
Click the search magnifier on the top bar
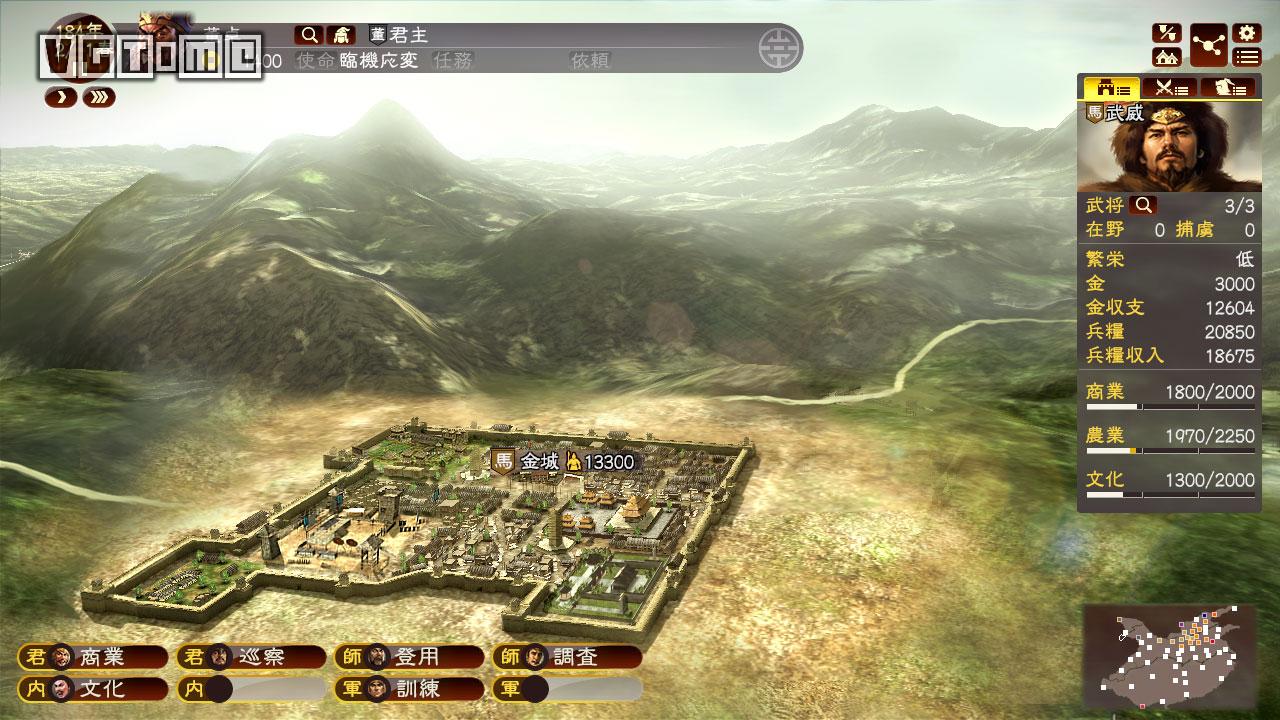(x=308, y=34)
